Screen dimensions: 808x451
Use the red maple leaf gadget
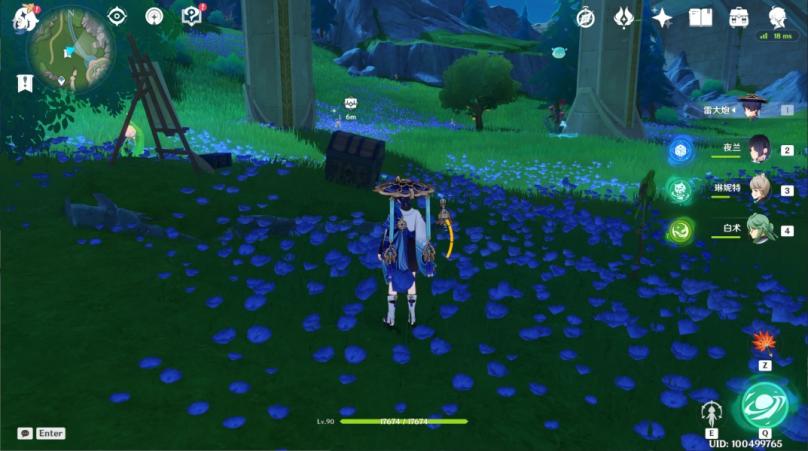point(765,343)
